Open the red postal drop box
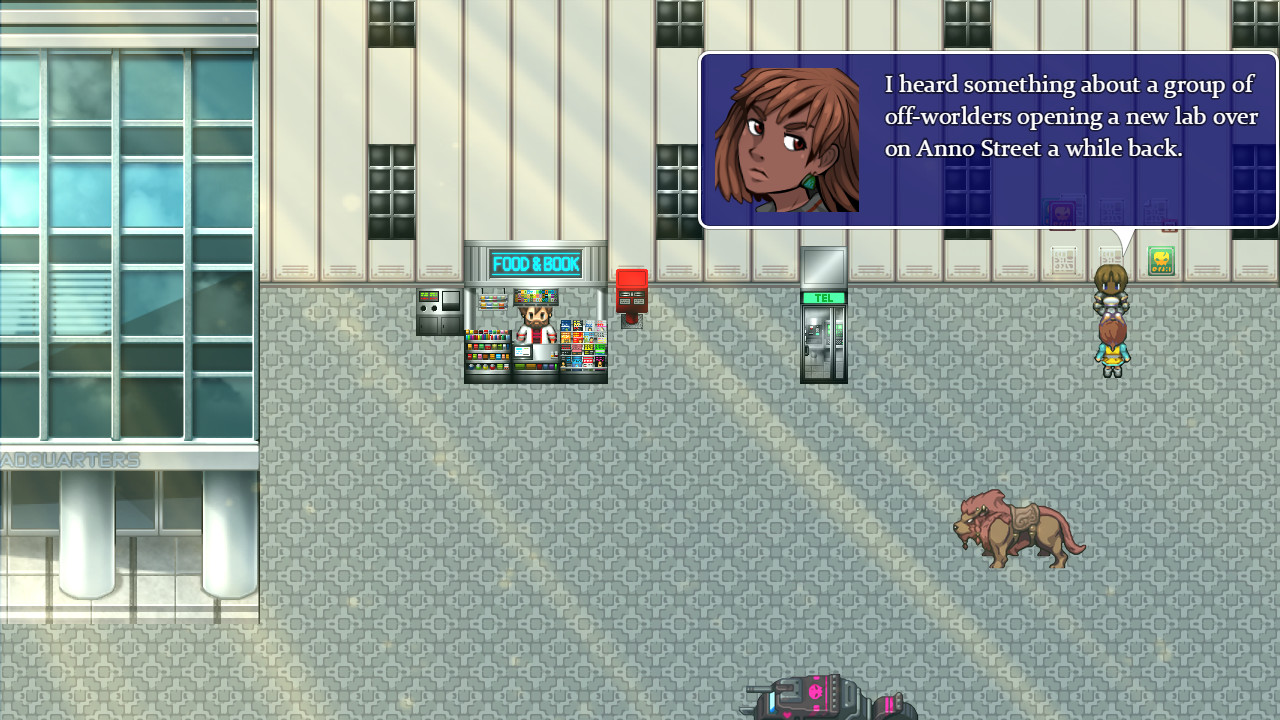Image resolution: width=1280 pixels, height=720 pixels. tap(632, 292)
